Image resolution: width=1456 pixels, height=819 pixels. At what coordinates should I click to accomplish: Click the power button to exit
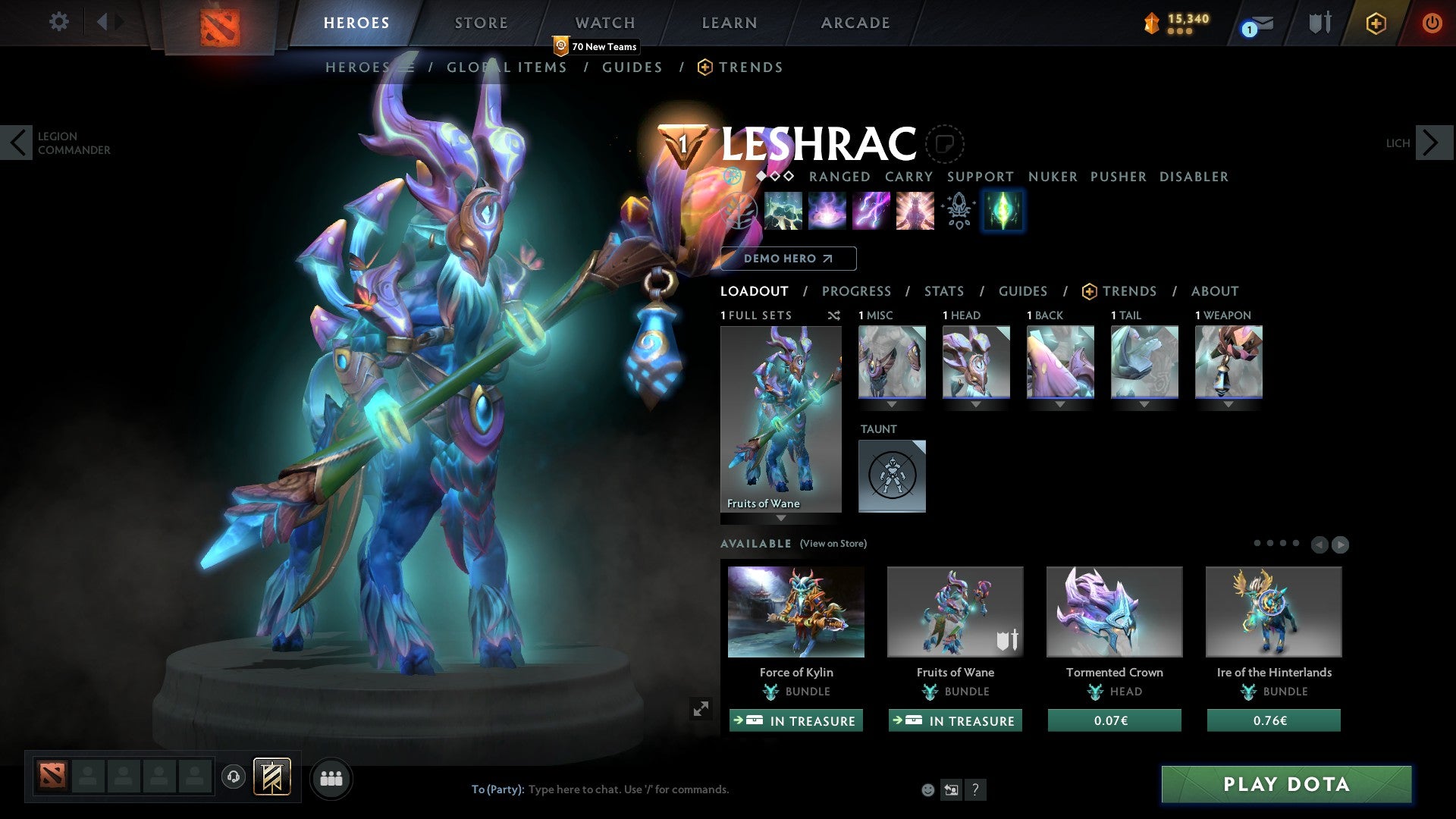pyautogui.click(x=1432, y=23)
